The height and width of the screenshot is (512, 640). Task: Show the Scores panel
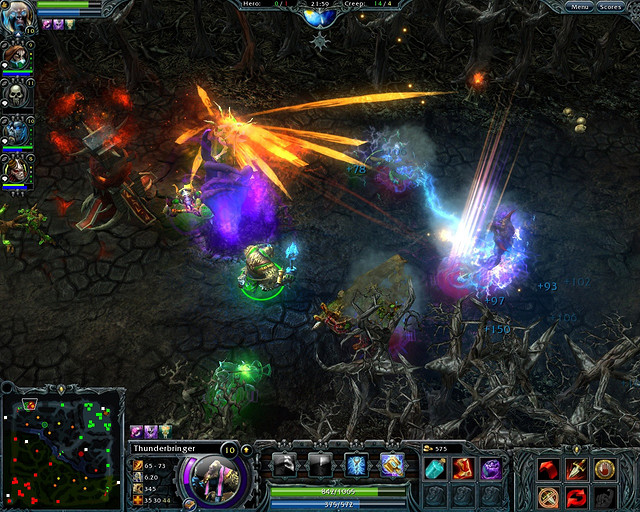610,7
